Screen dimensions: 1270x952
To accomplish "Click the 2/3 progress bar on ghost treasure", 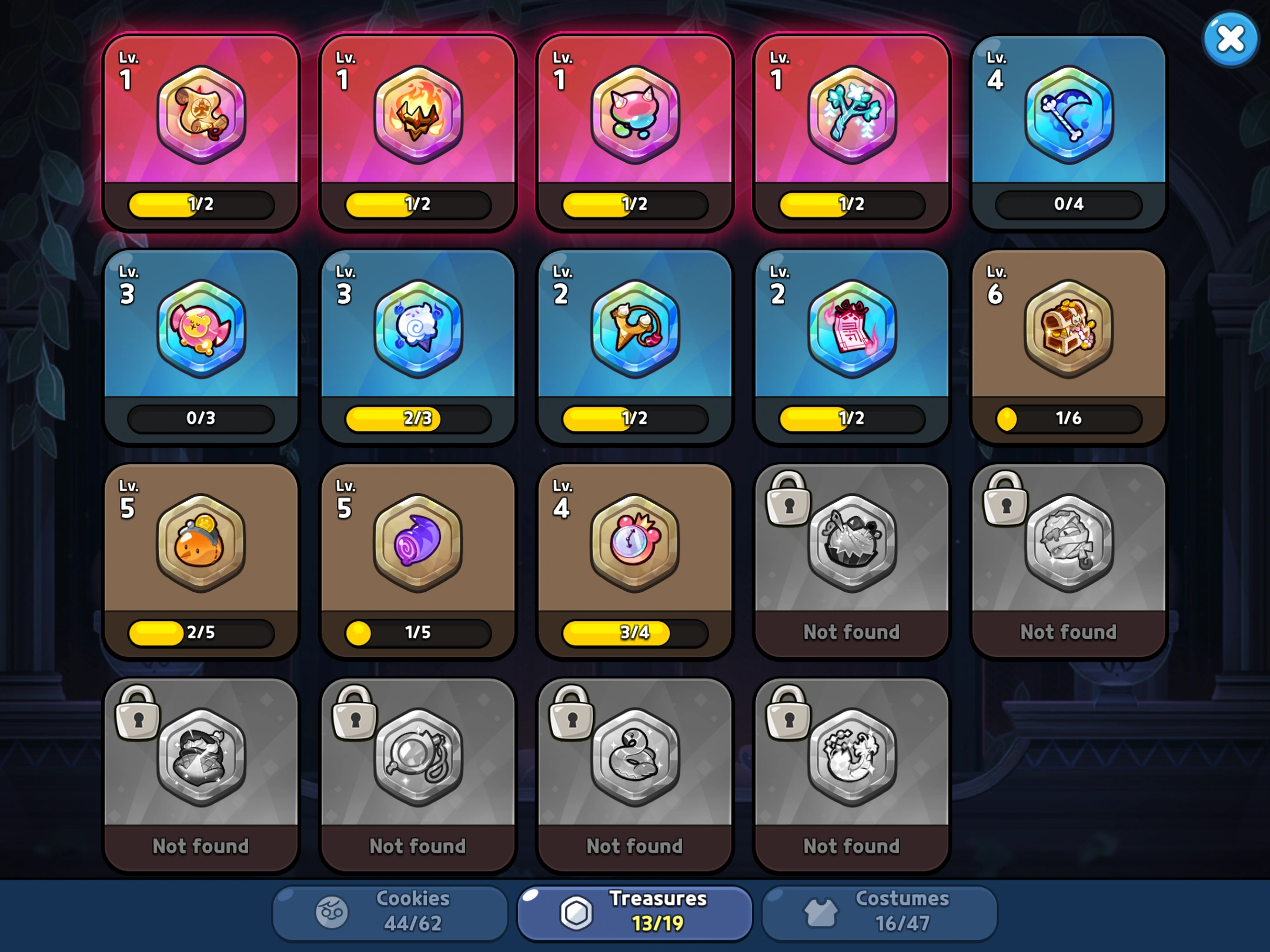I will pos(417,419).
